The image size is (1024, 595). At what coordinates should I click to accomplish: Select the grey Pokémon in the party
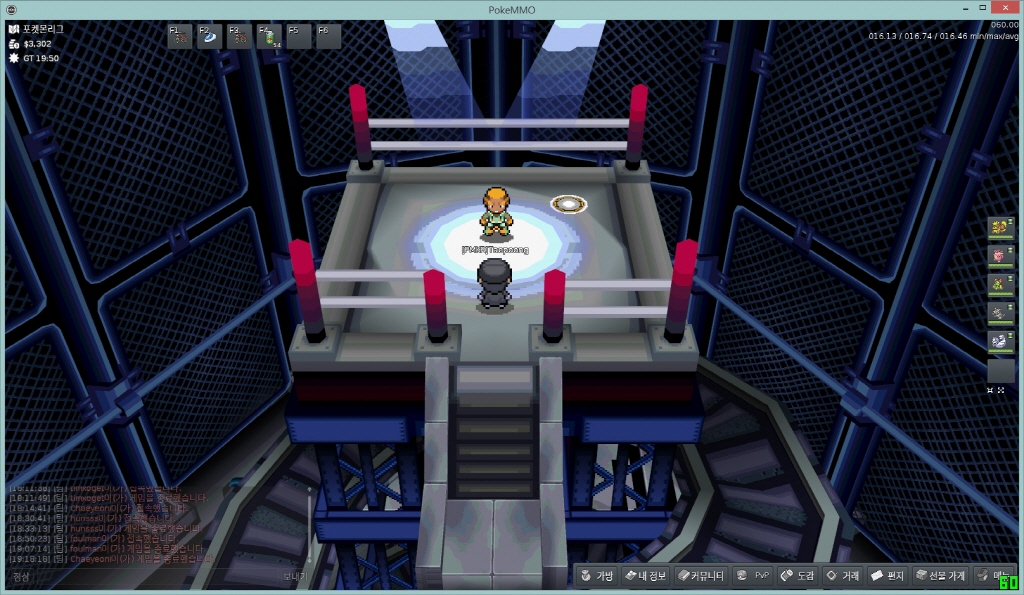(x=1000, y=314)
